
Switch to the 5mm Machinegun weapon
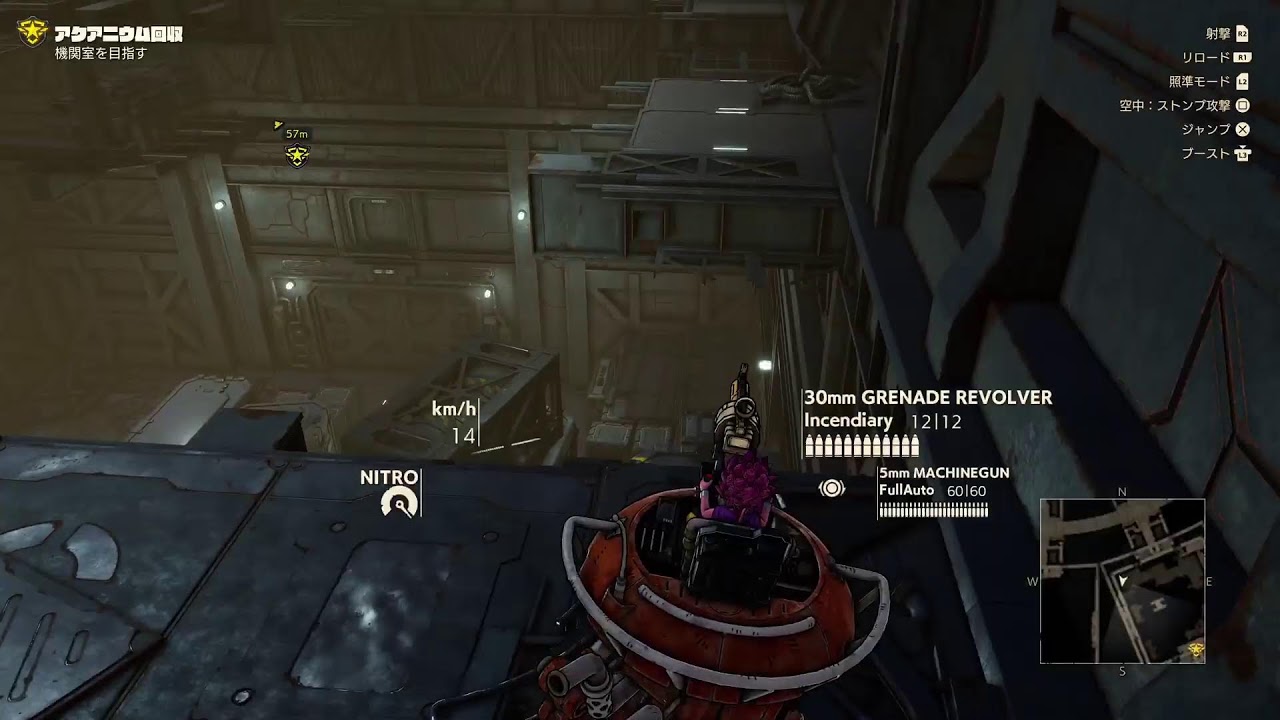(x=943, y=473)
